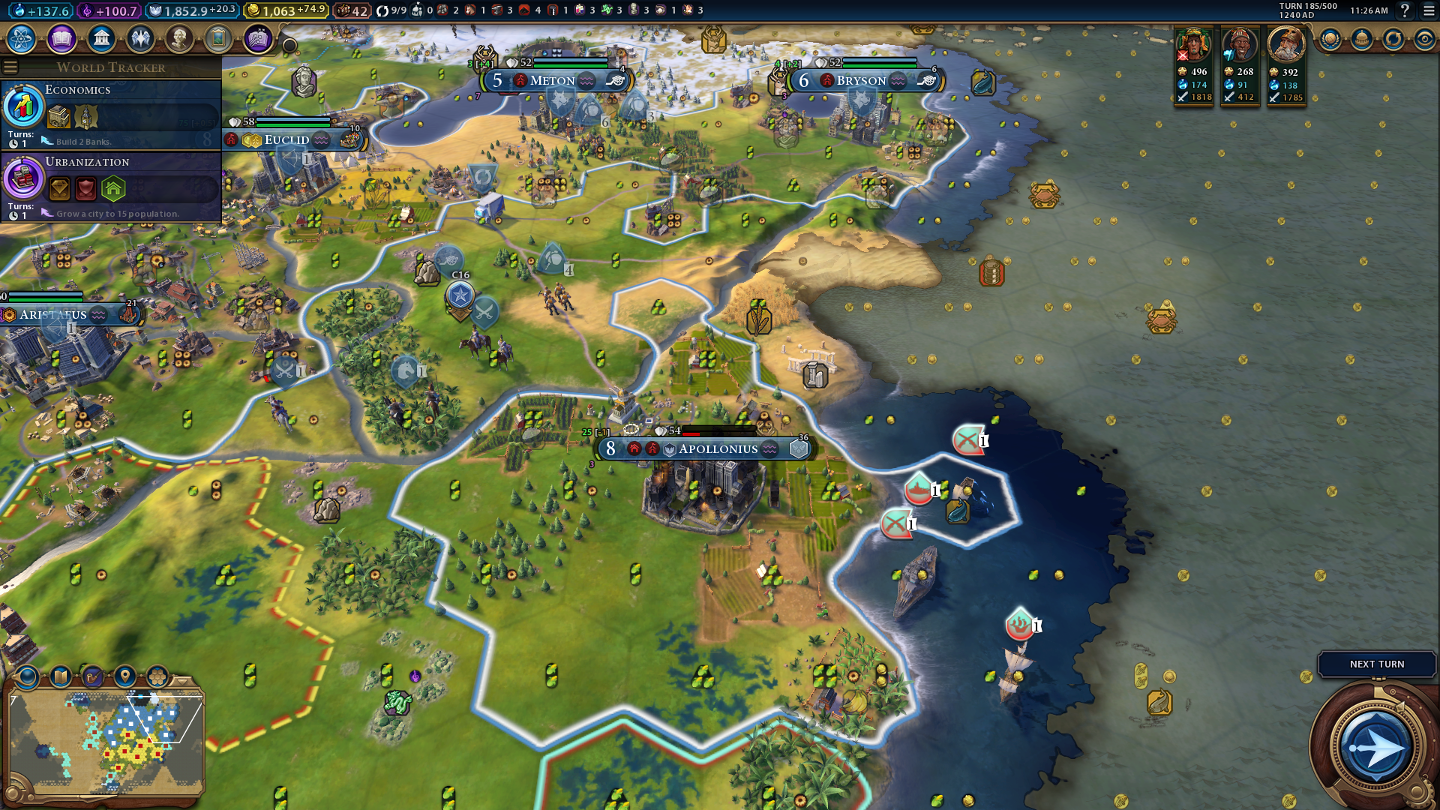Open the Religion panel
Viewport: 1440px width, 810px height.
140,39
